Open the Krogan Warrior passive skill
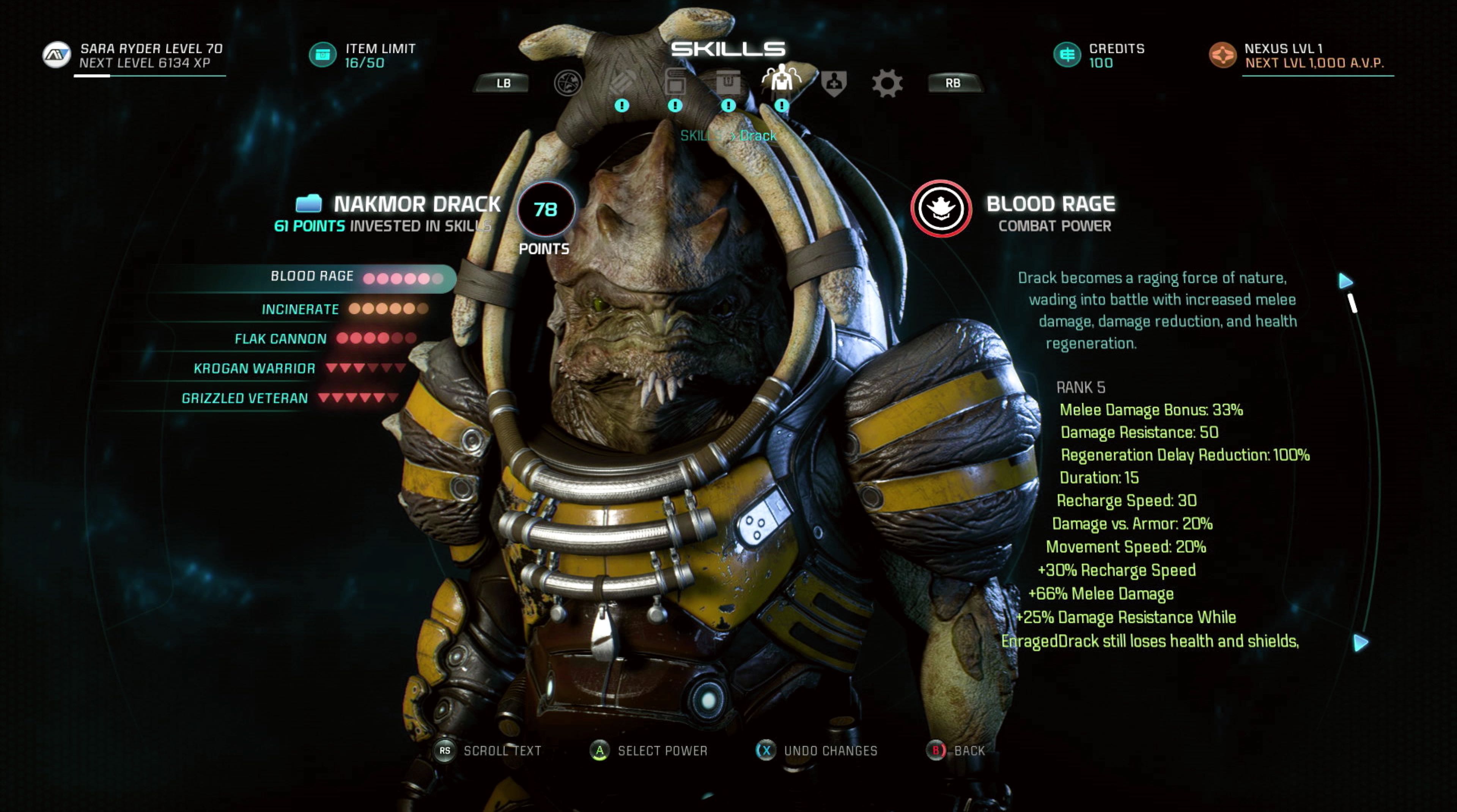The image size is (1457, 812). tap(255, 369)
